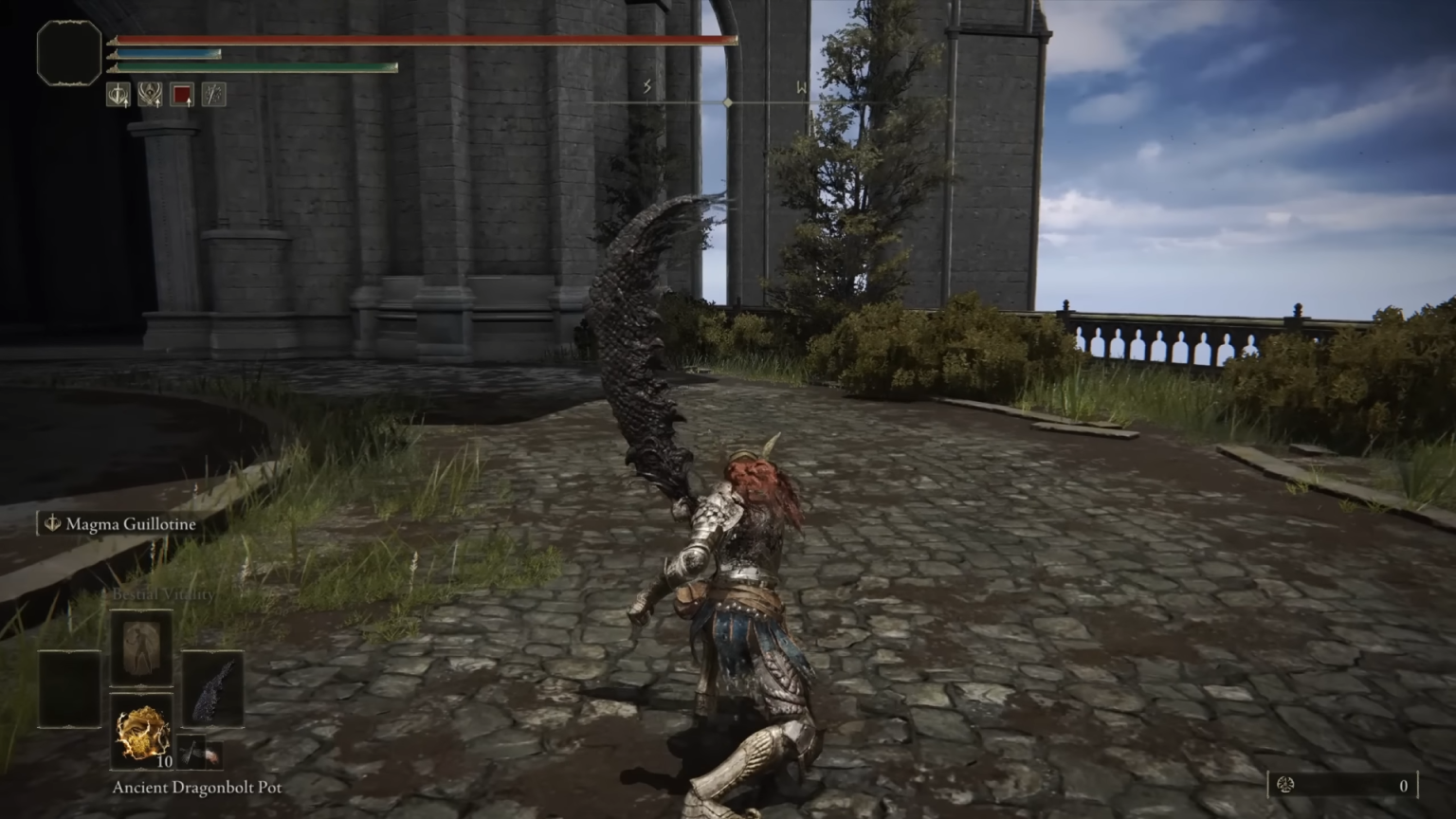Click the winged crest buff icon

tap(149, 95)
